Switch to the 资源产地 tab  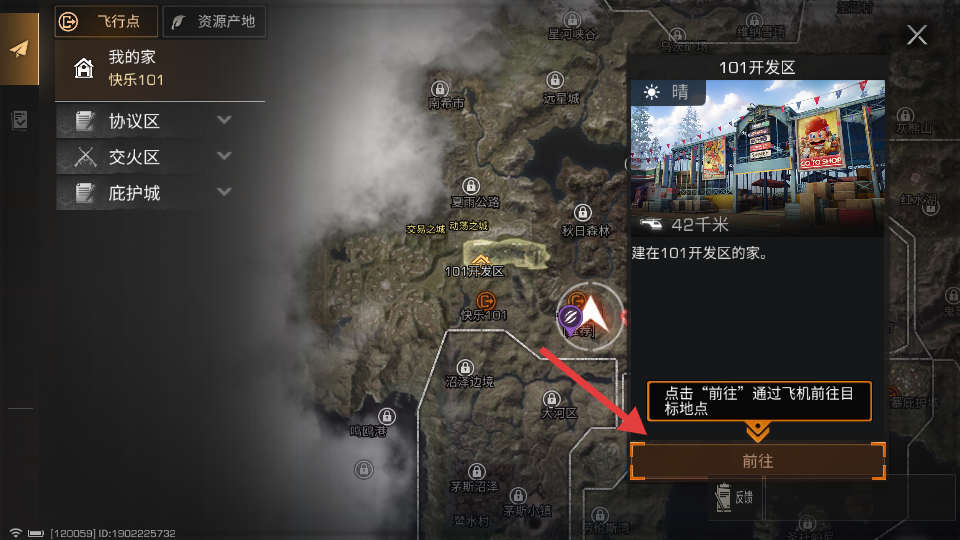(214, 20)
